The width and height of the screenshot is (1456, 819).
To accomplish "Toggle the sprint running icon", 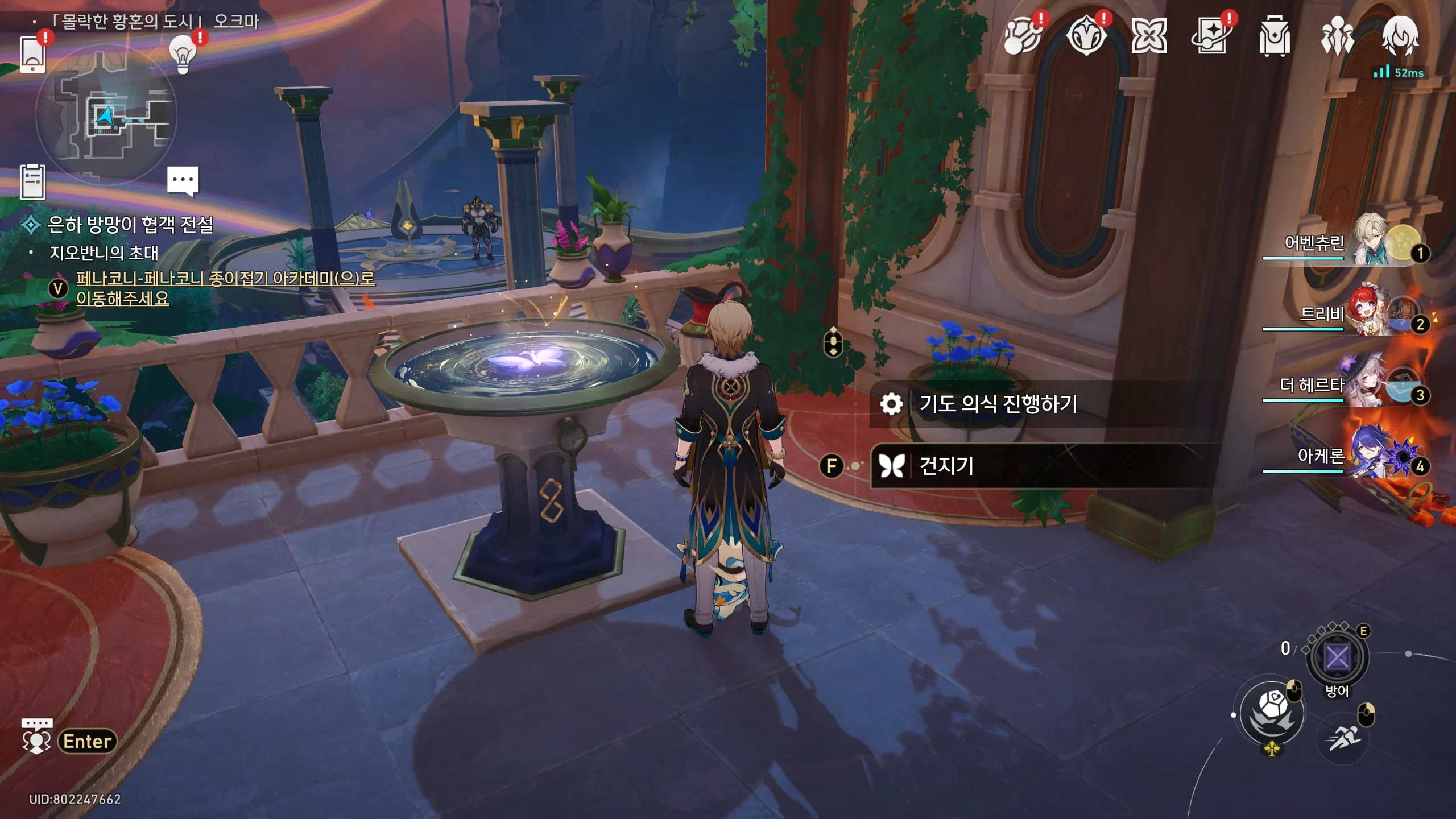I will click(1343, 738).
